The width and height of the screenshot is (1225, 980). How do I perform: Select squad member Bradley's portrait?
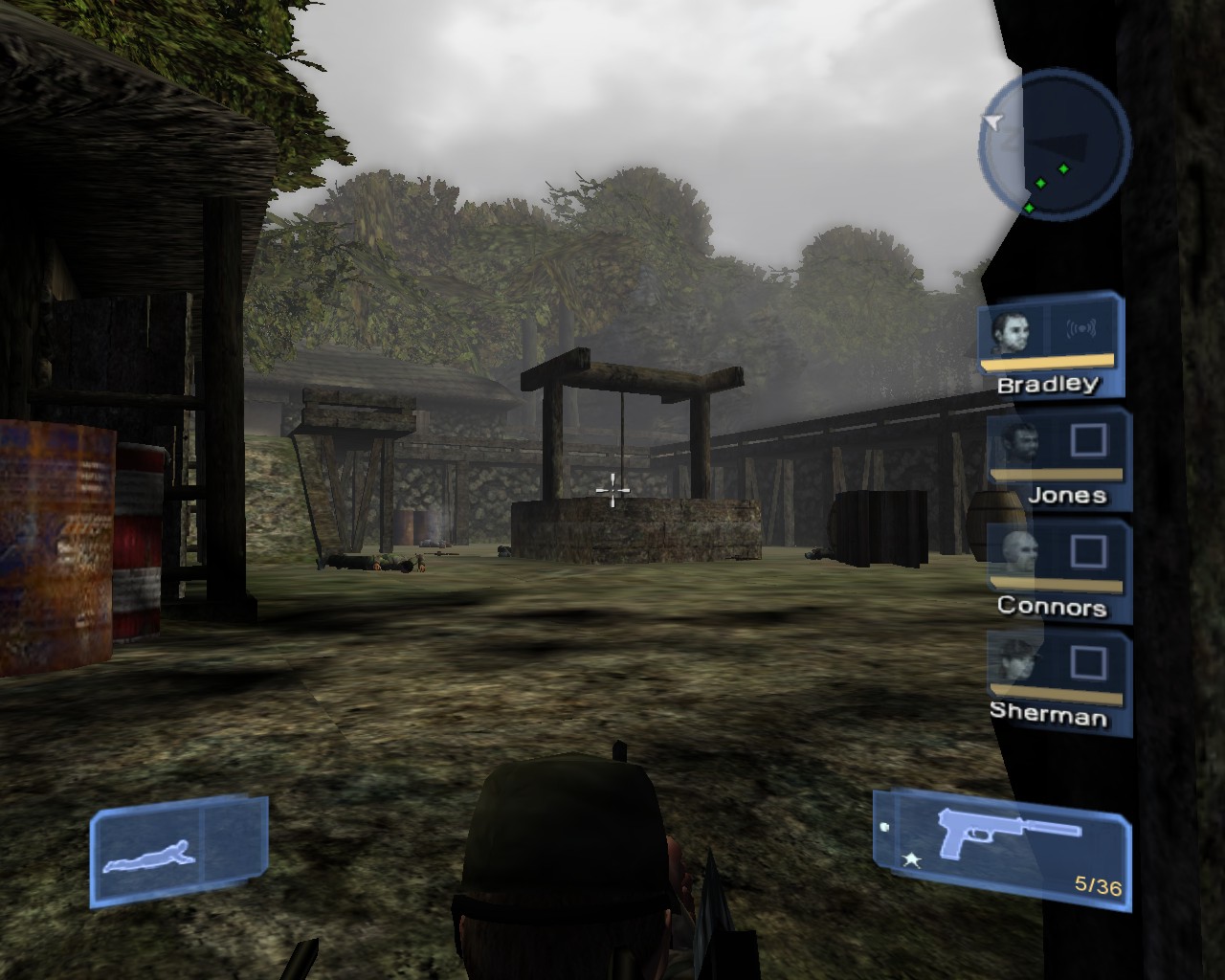point(1012,331)
